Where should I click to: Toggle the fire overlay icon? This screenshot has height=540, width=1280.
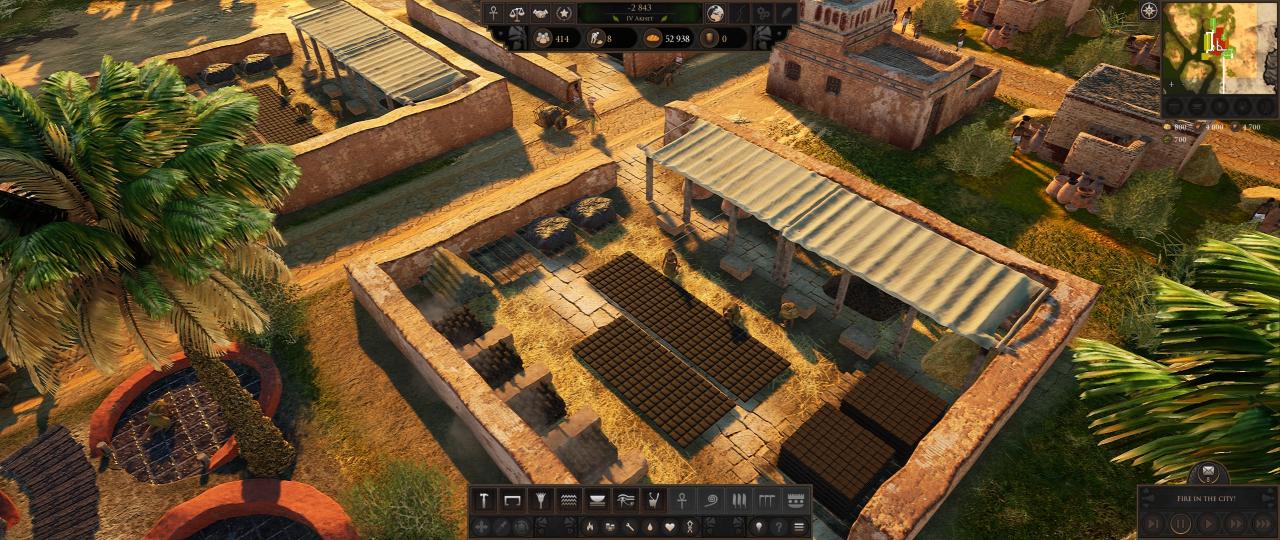pyautogui.click(x=590, y=526)
